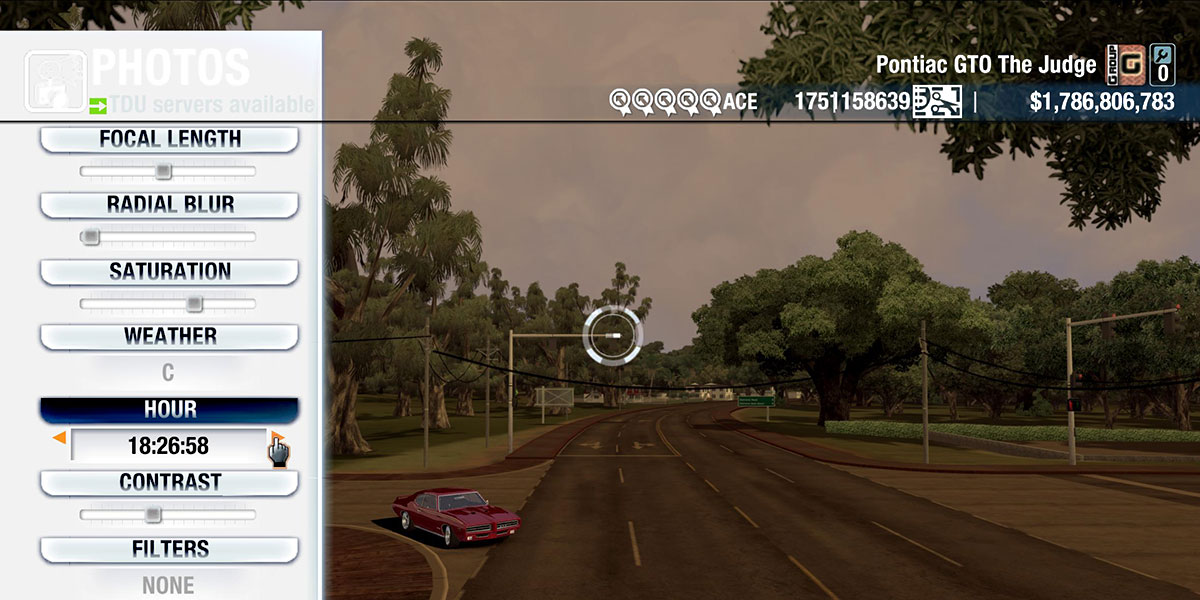Select the Saturation option

coord(169,271)
